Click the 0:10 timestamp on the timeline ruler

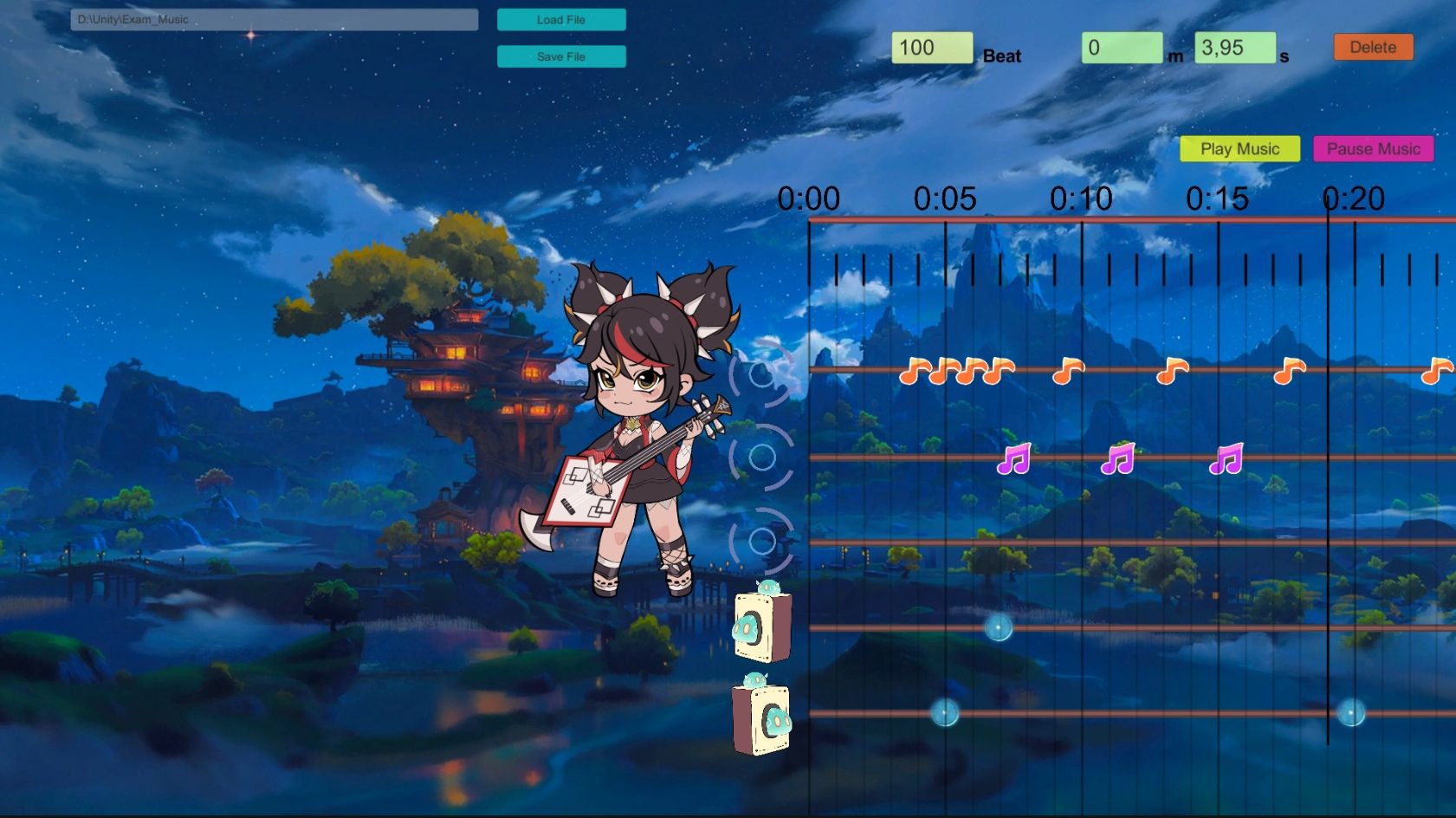coord(1080,198)
